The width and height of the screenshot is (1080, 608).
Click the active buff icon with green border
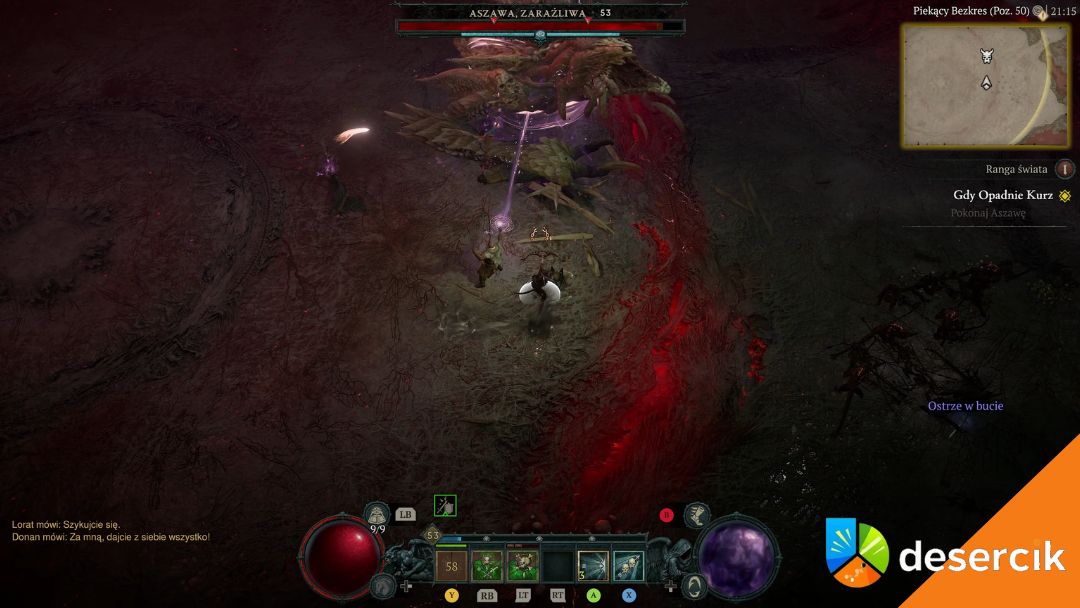tap(445, 506)
